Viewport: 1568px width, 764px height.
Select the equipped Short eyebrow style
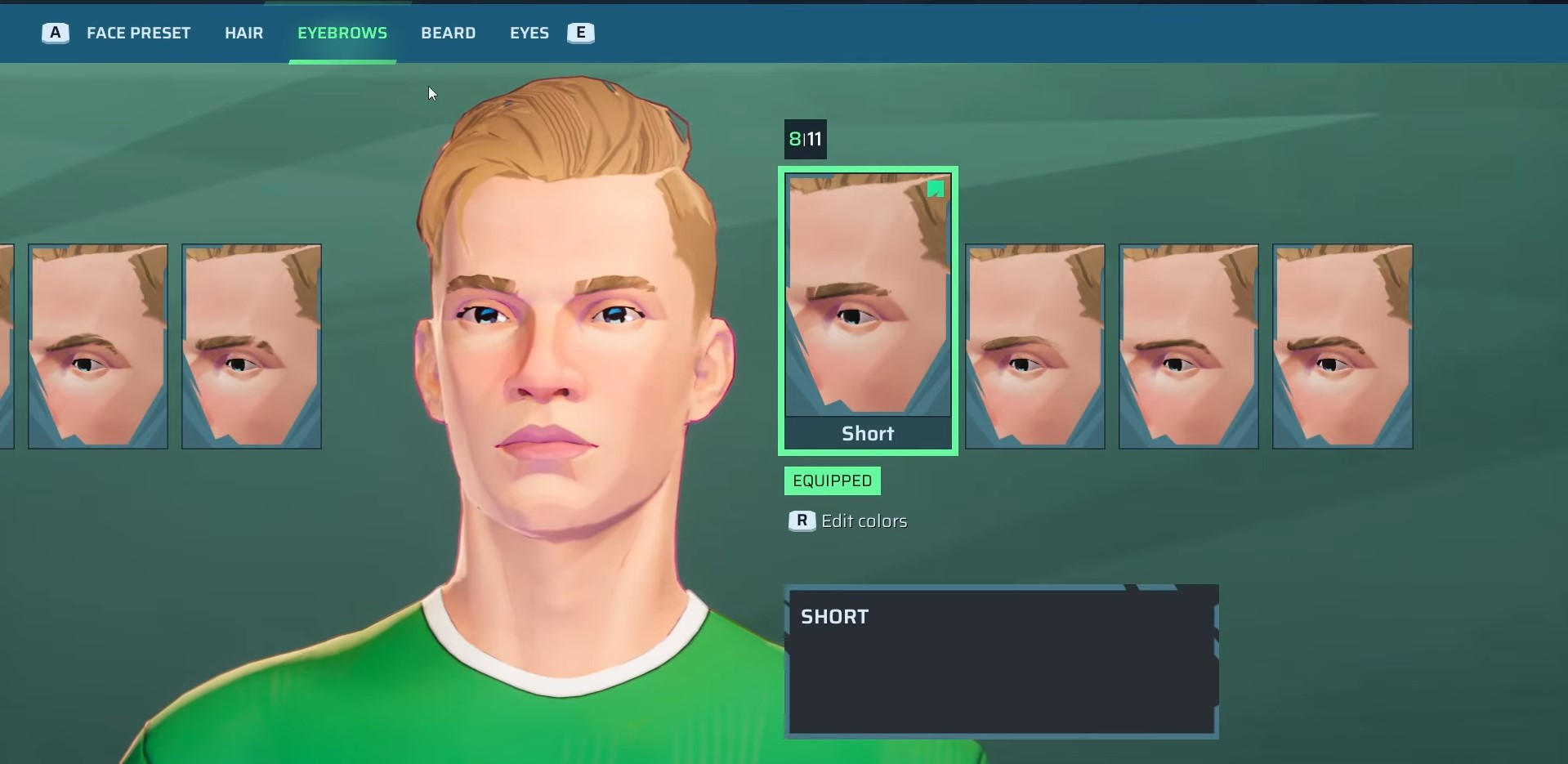(868, 311)
